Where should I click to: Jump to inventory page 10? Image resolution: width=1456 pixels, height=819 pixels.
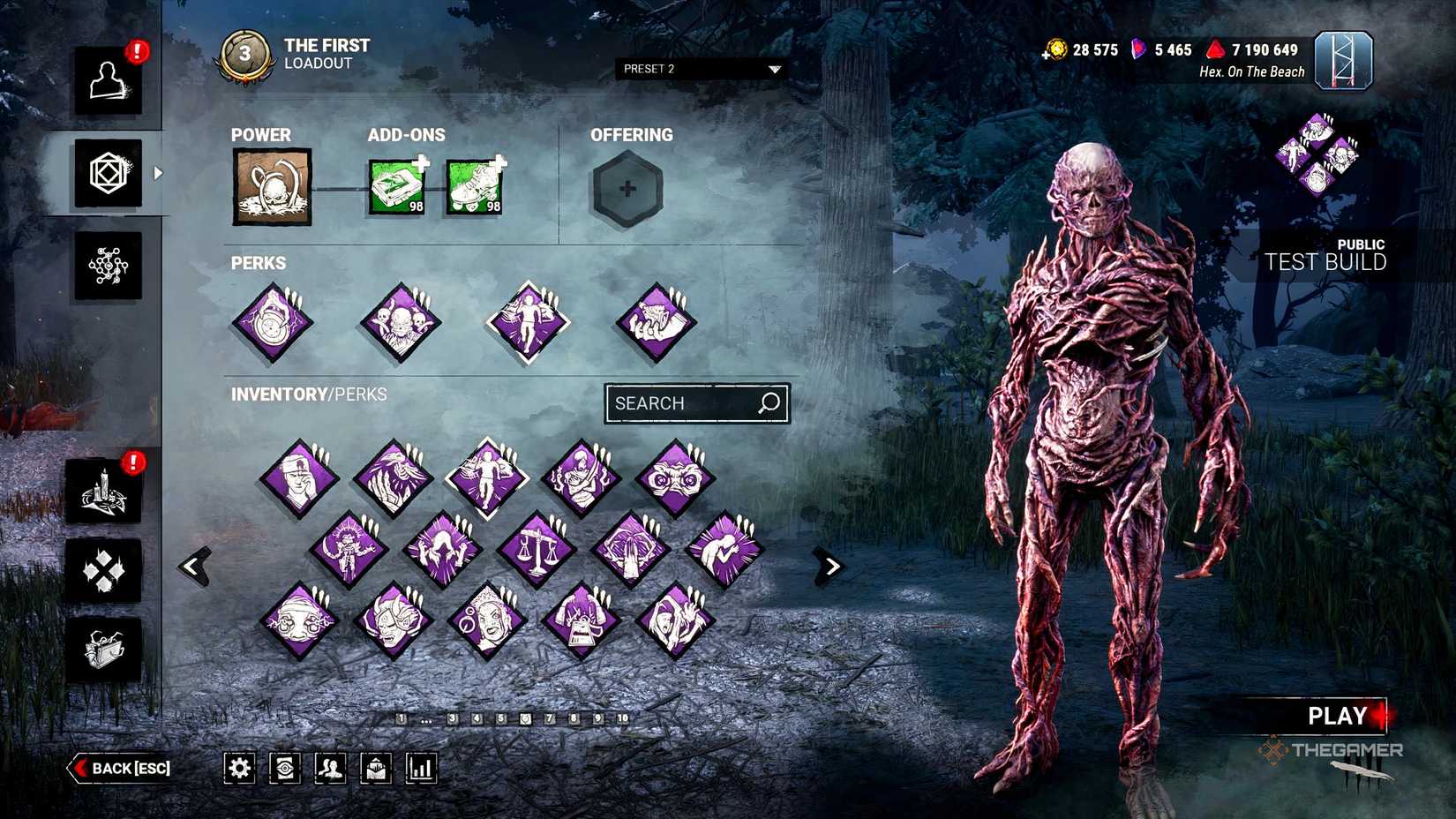(x=624, y=718)
